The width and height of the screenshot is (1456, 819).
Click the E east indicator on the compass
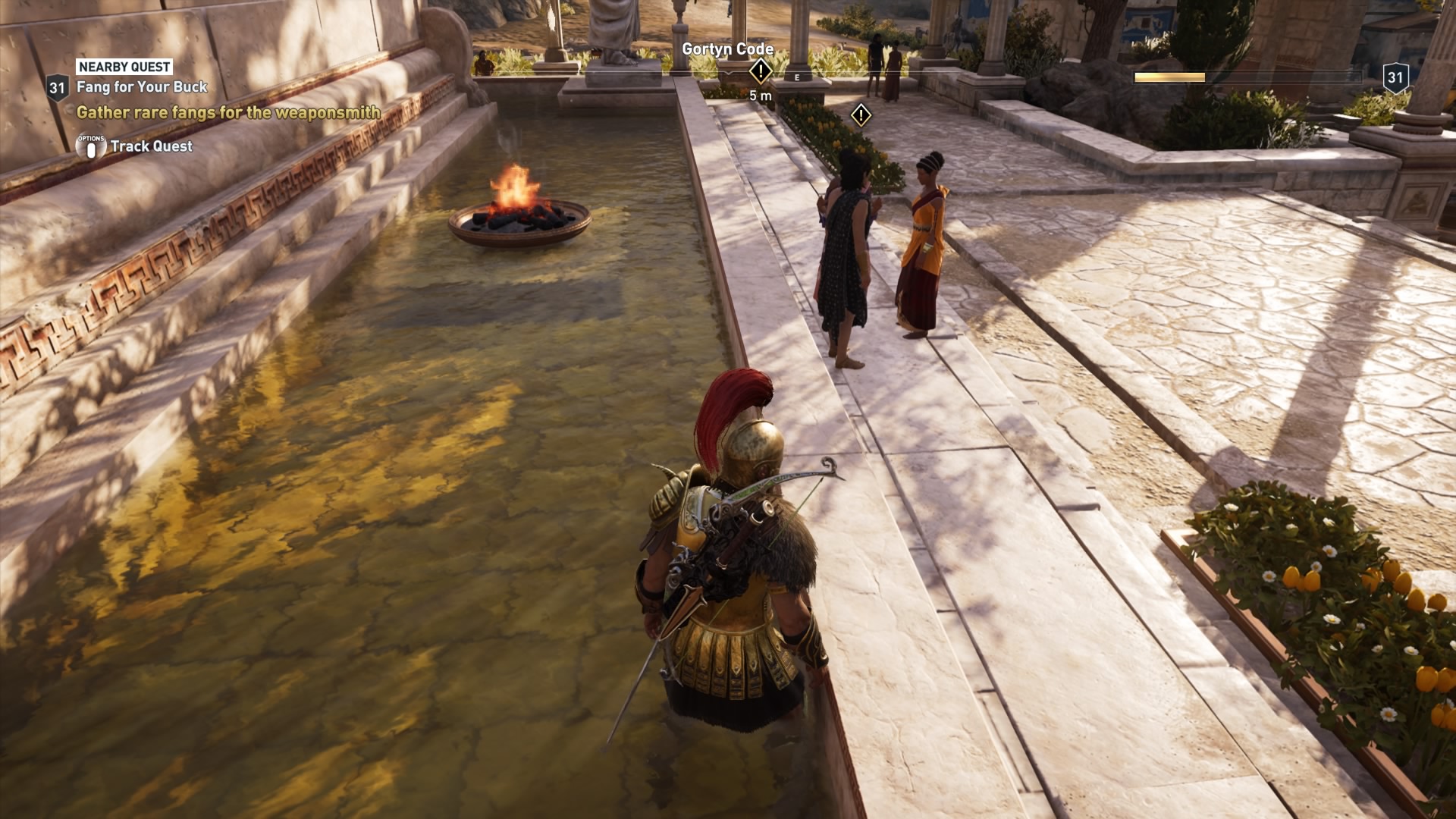tap(796, 77)
